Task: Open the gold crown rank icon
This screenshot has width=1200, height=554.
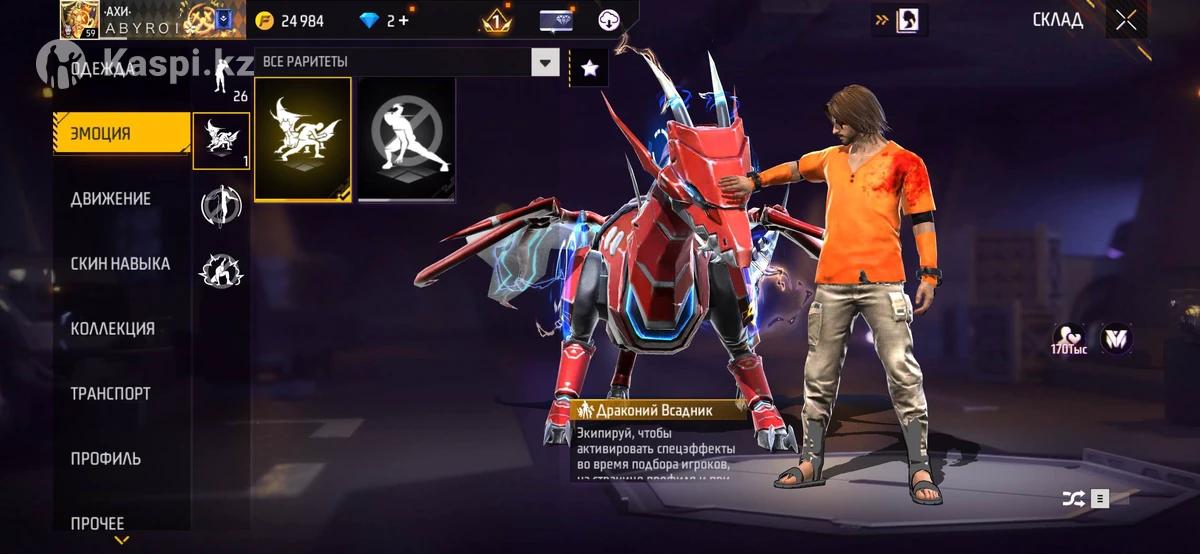Action: pos(496,21)
